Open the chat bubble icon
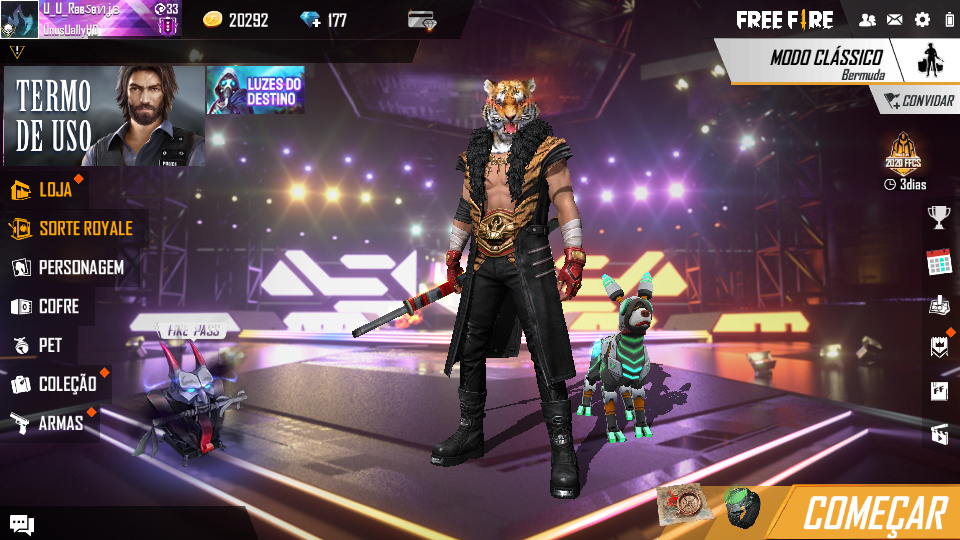The image size is (960, 540). (22, 523)
